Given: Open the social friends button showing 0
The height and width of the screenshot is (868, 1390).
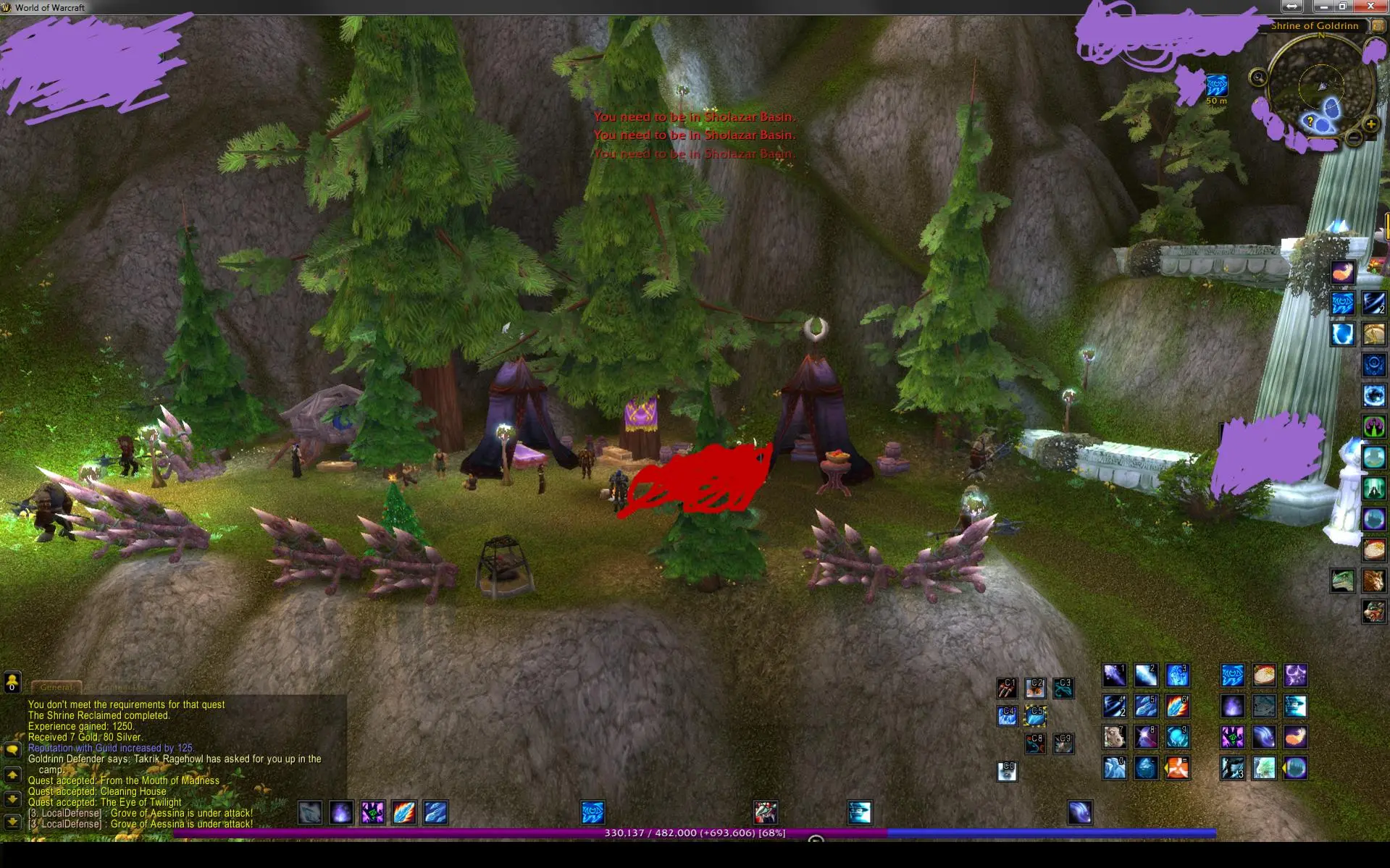Looking at the screenshot, I should click(12, 682).
